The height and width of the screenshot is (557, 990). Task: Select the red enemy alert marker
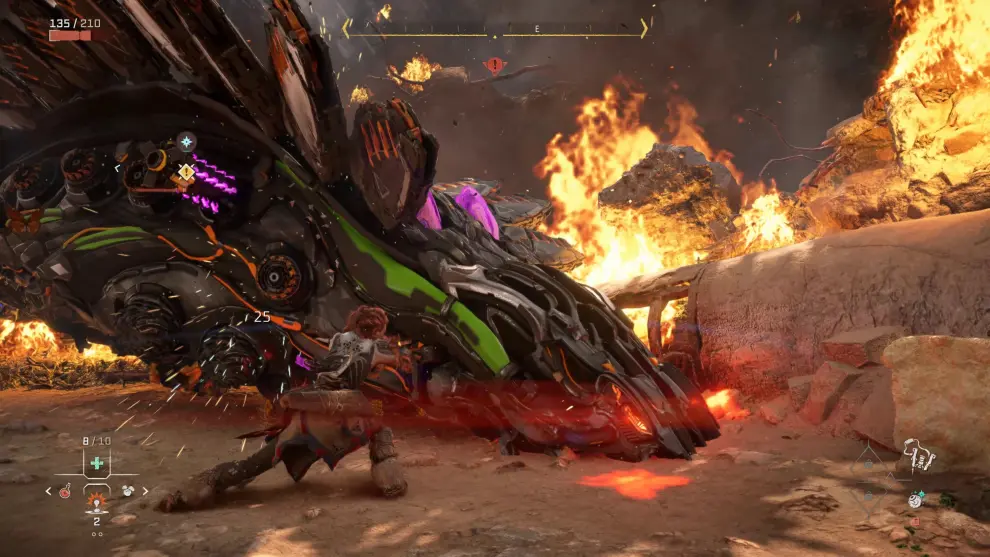click(494, 66)
